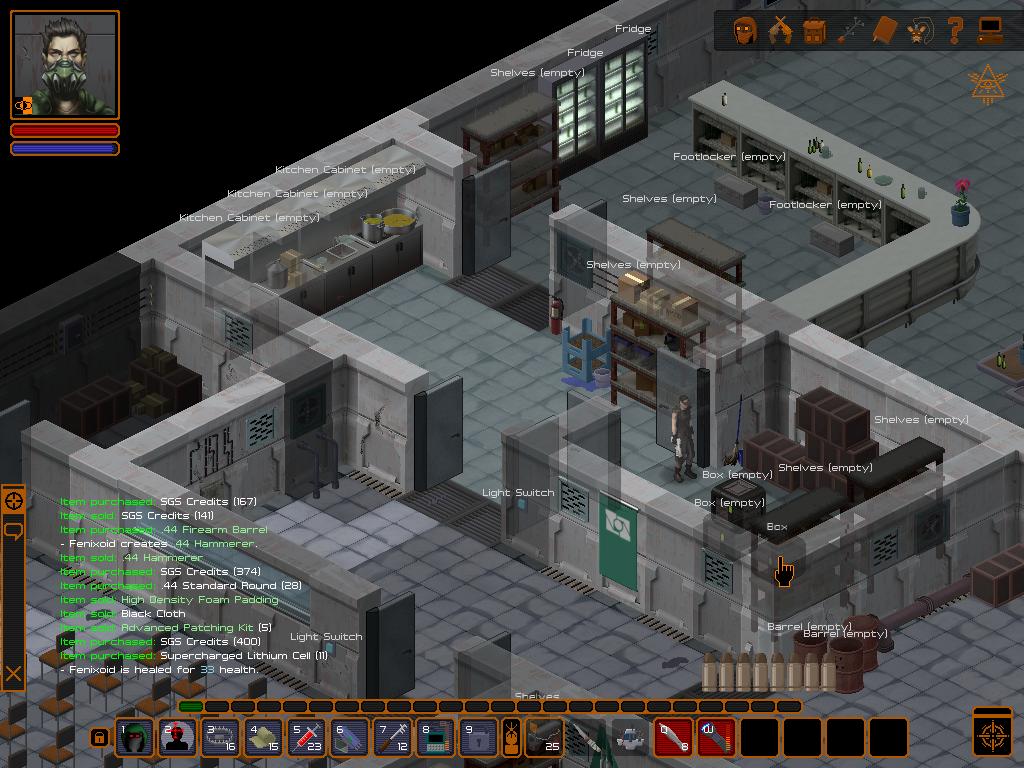Open the character sheet hooded face icon
This screenshot has width=1024, height=768.
(745, 31)
